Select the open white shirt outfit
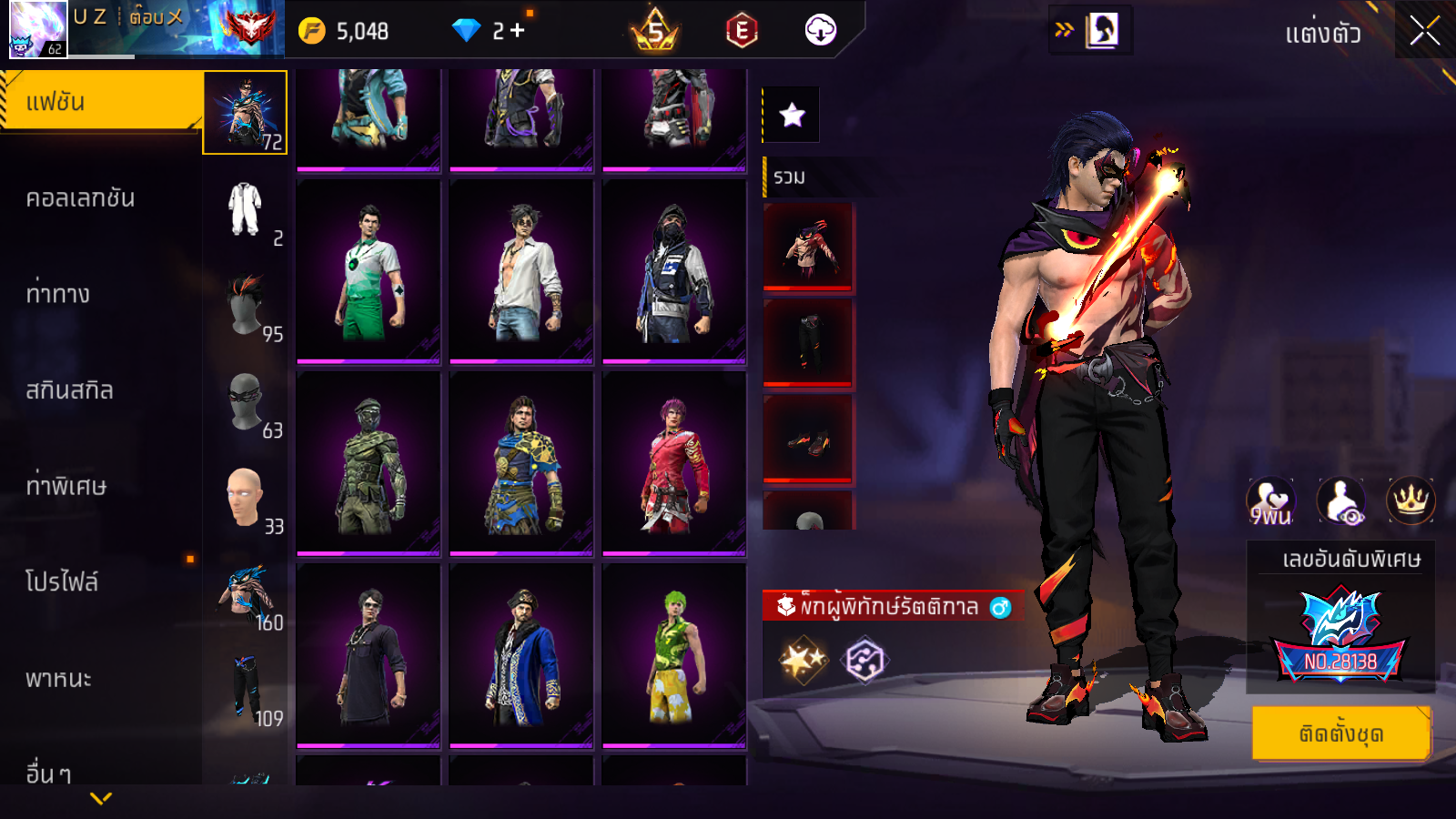This screenshot has width=1456, height=819. [x=521, y=271]
